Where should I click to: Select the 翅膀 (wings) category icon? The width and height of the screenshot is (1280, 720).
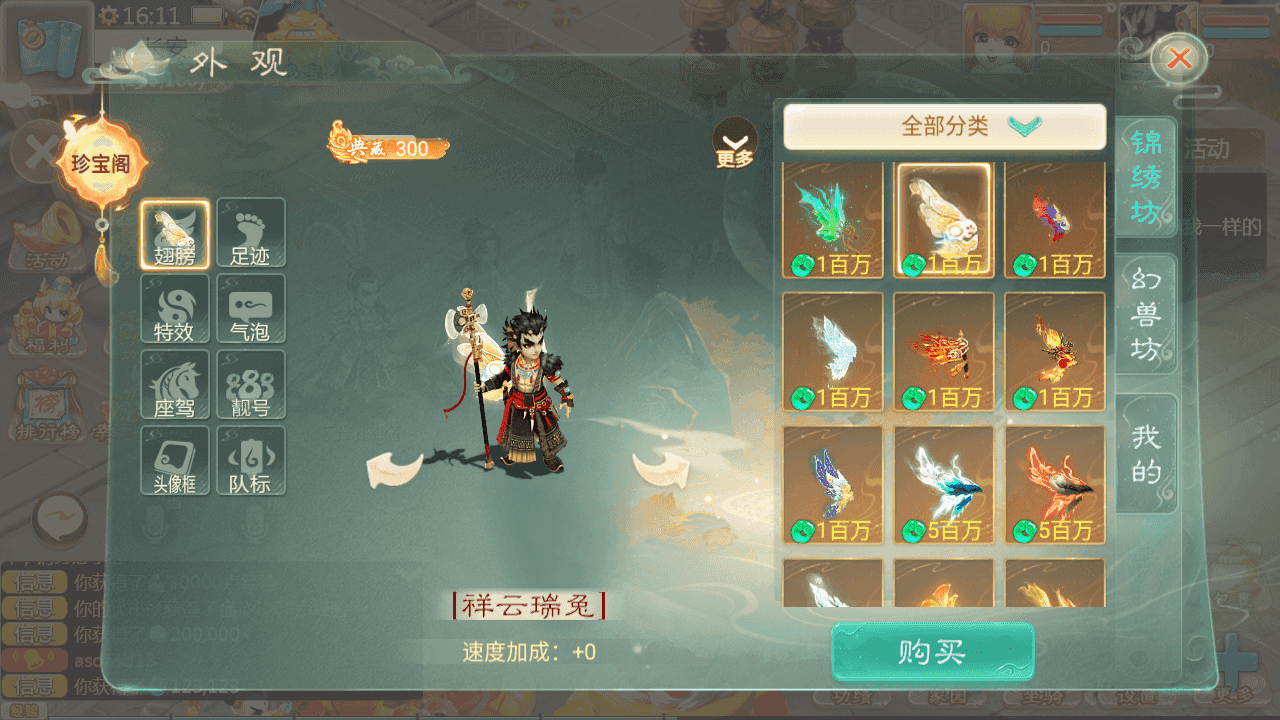point(175,232)
